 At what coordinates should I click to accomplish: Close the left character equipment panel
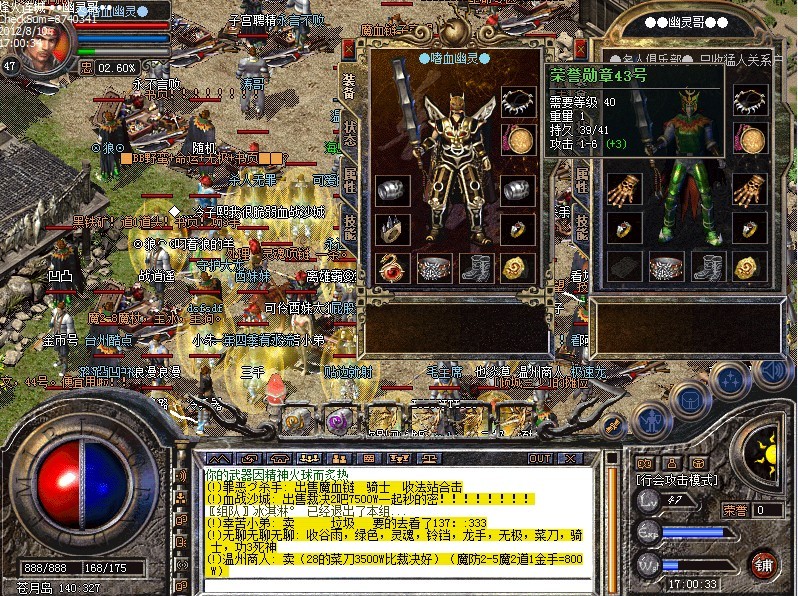coord(350,48)
